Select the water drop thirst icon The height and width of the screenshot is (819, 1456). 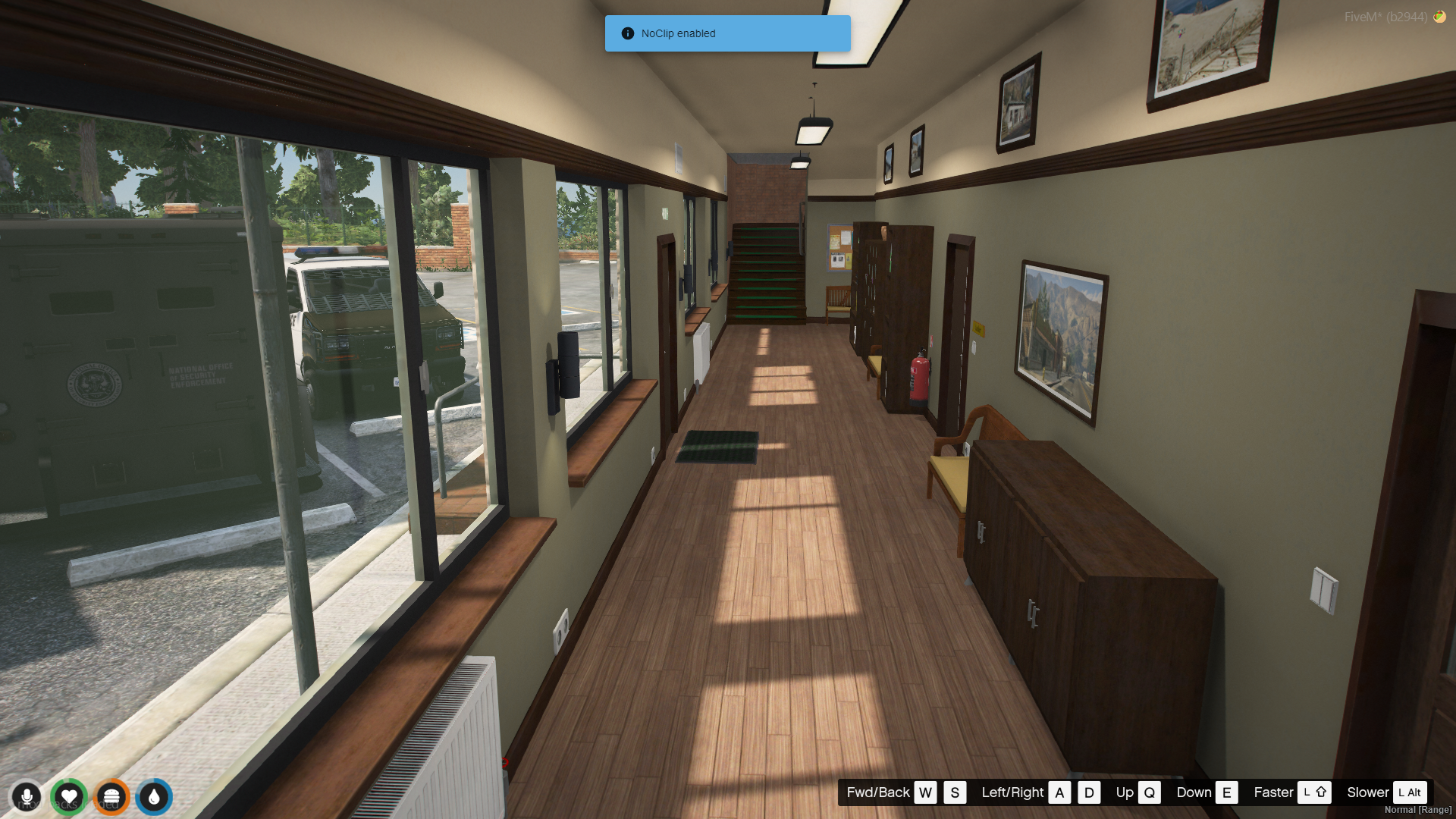point(154,797)
